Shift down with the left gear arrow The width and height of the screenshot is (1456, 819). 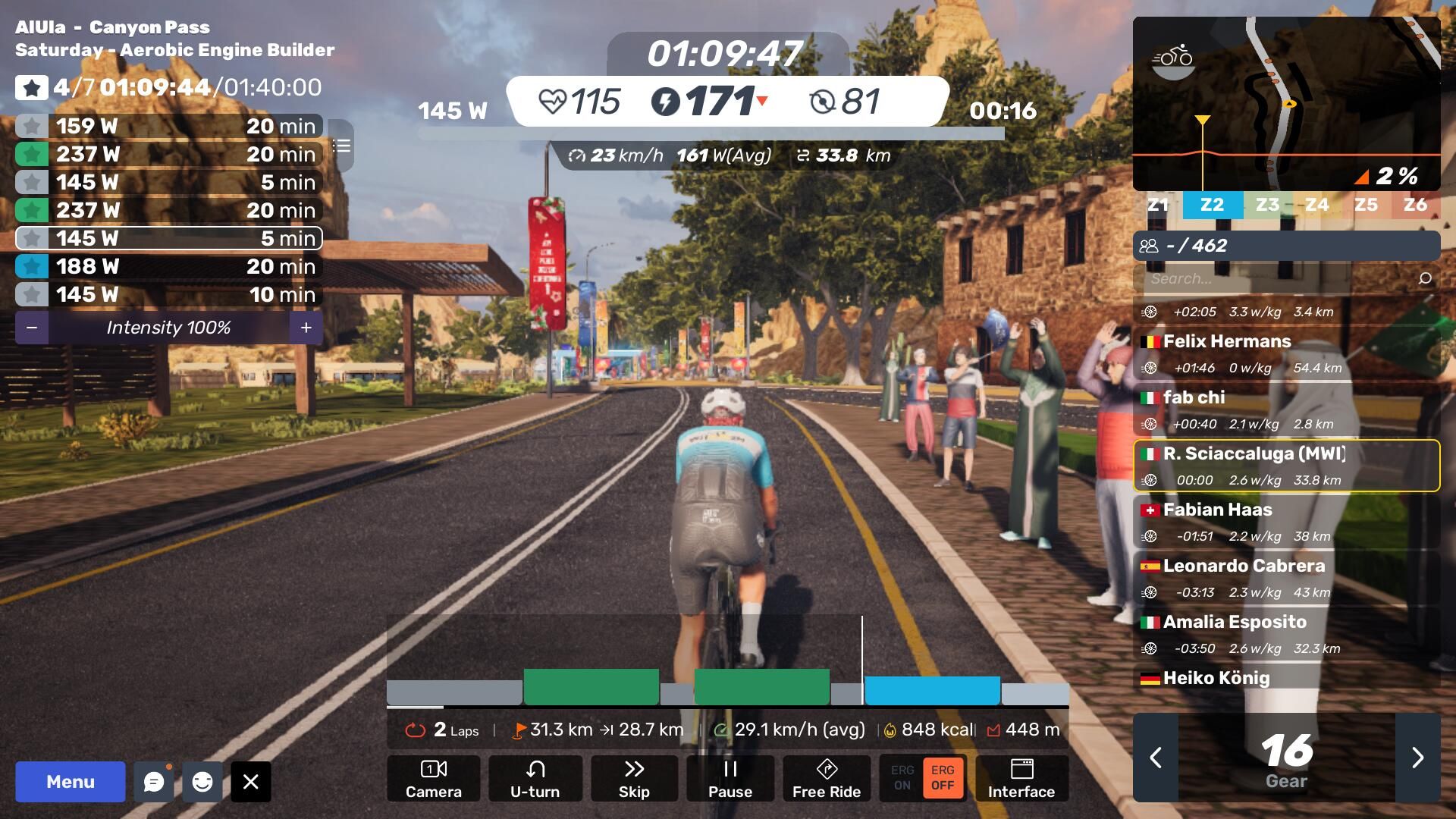1156,758
